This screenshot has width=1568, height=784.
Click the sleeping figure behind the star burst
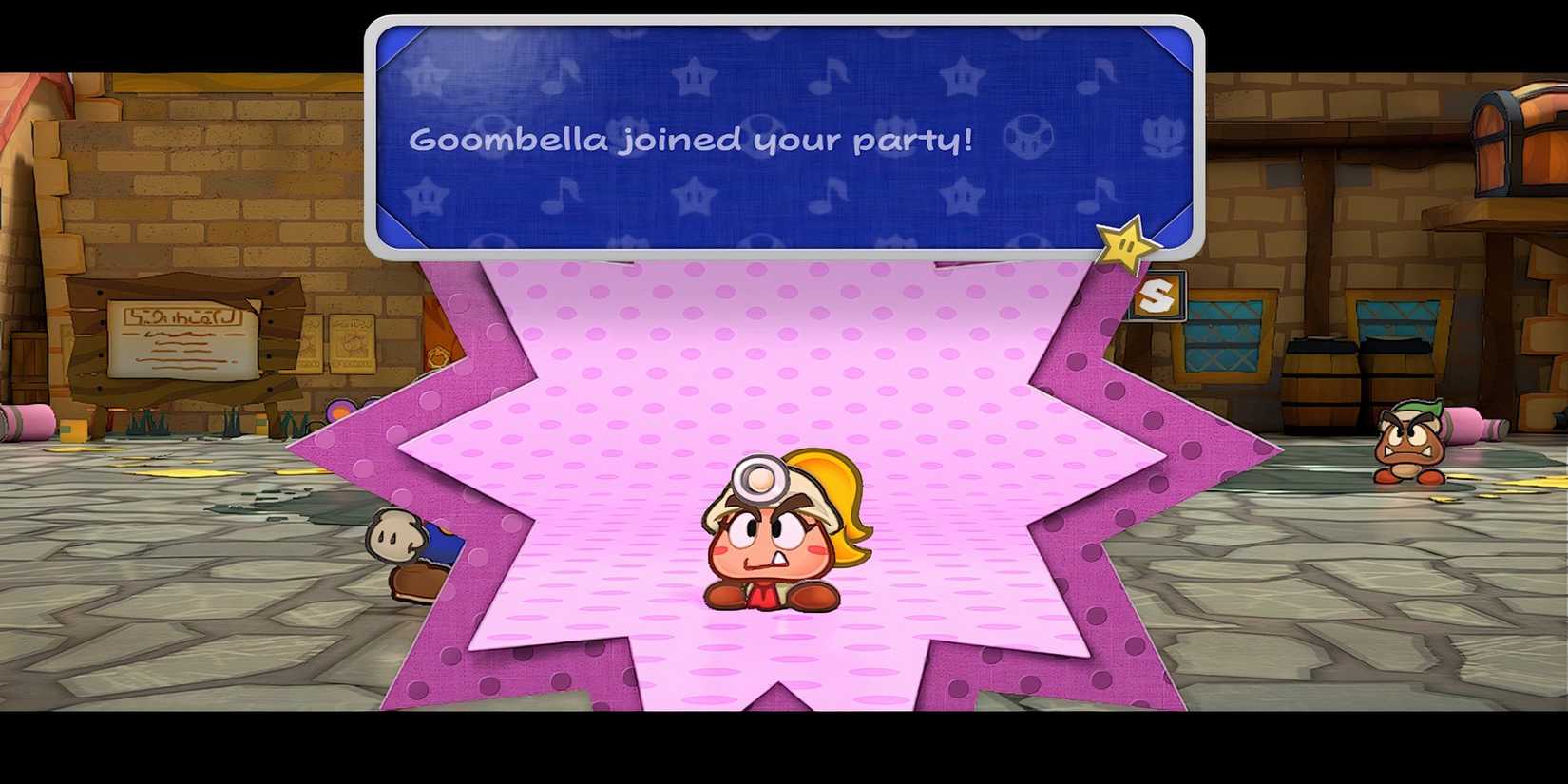point(409,551)
